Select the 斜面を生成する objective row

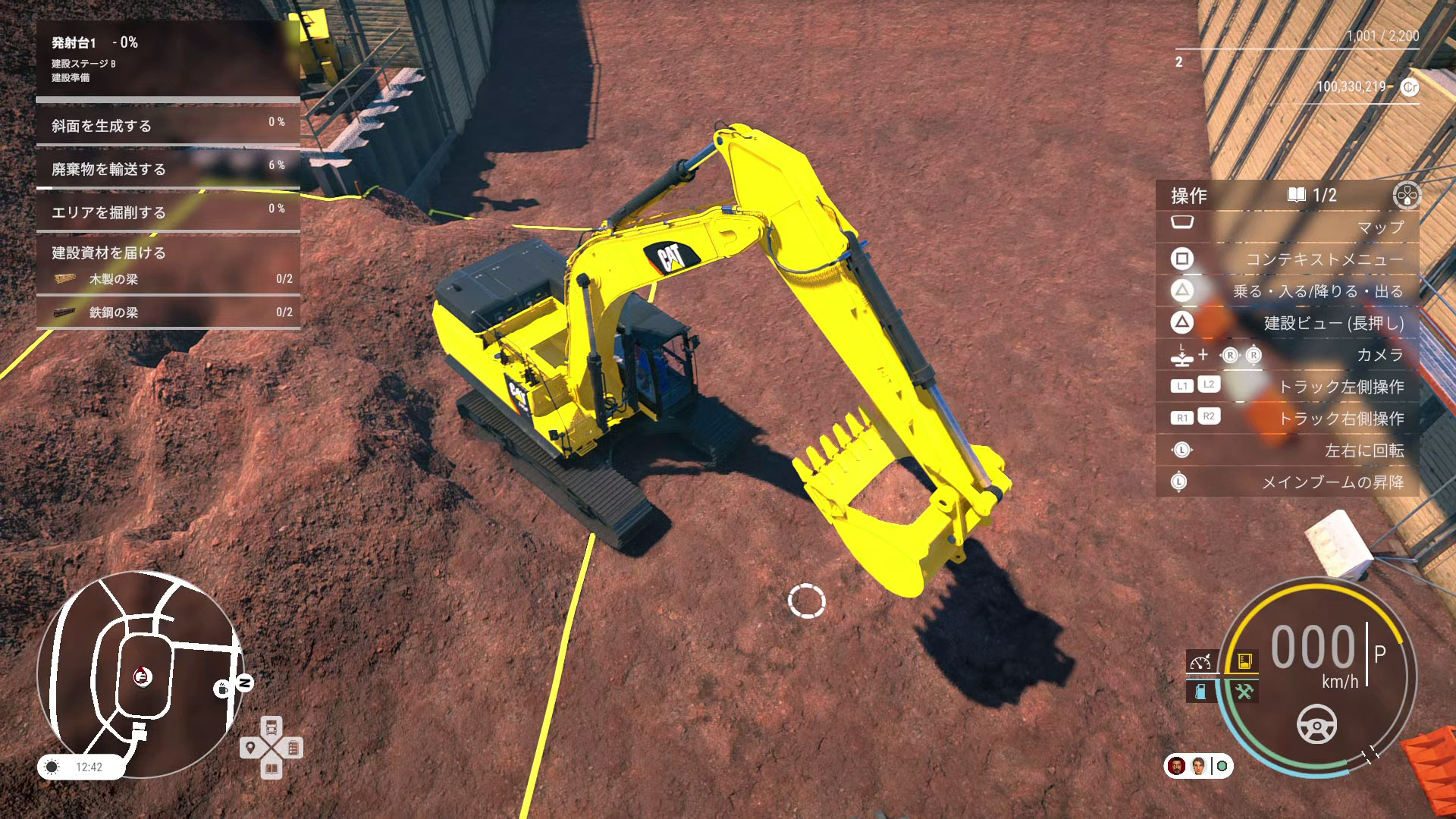pyautogui.click(x=168, y=126)
